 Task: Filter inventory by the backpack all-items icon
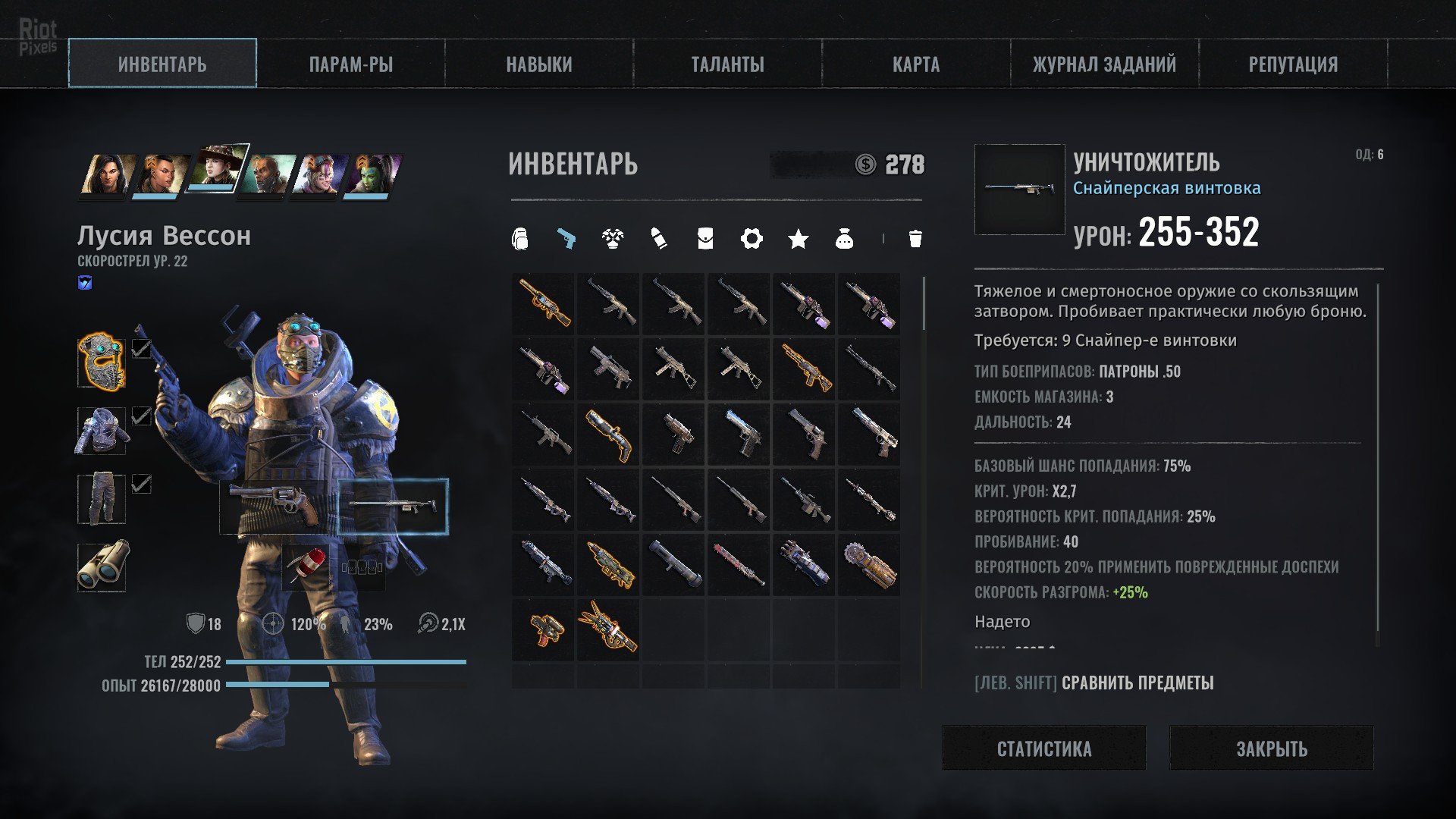pyautogui.click(x=519, y=239)
